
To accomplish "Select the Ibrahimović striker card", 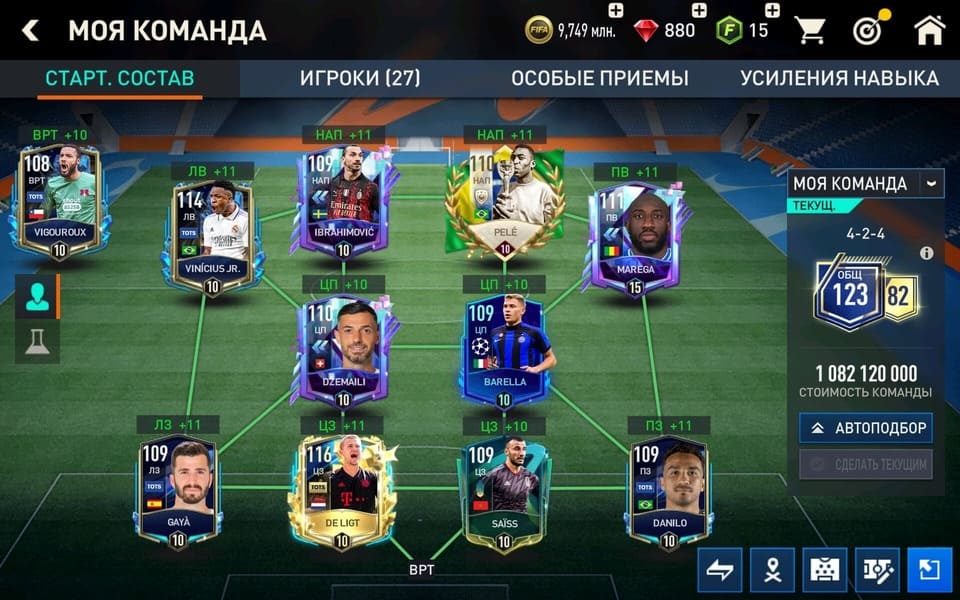I will click(x=343, y=200).
